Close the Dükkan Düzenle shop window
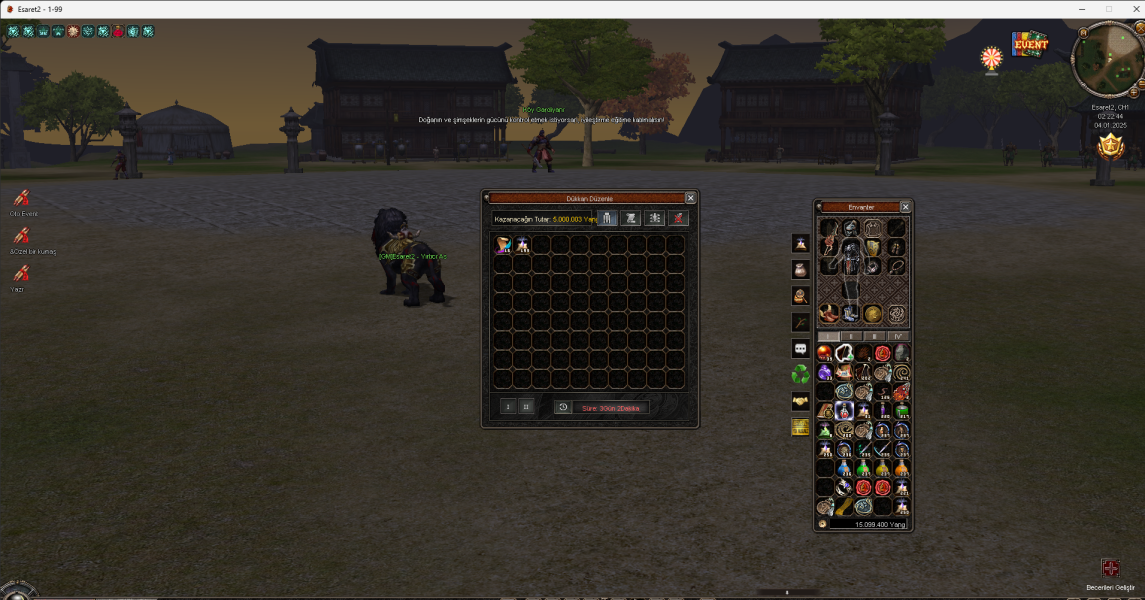1145x600 pixels. tap(690, 198)
